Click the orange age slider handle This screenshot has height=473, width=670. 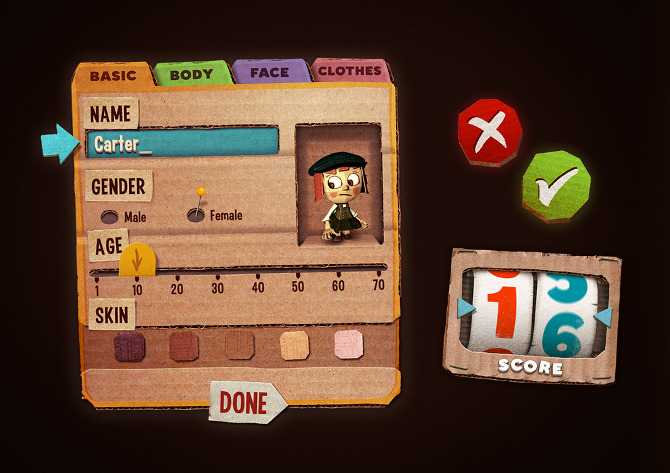pyautogui.click(x=137, y=261)
